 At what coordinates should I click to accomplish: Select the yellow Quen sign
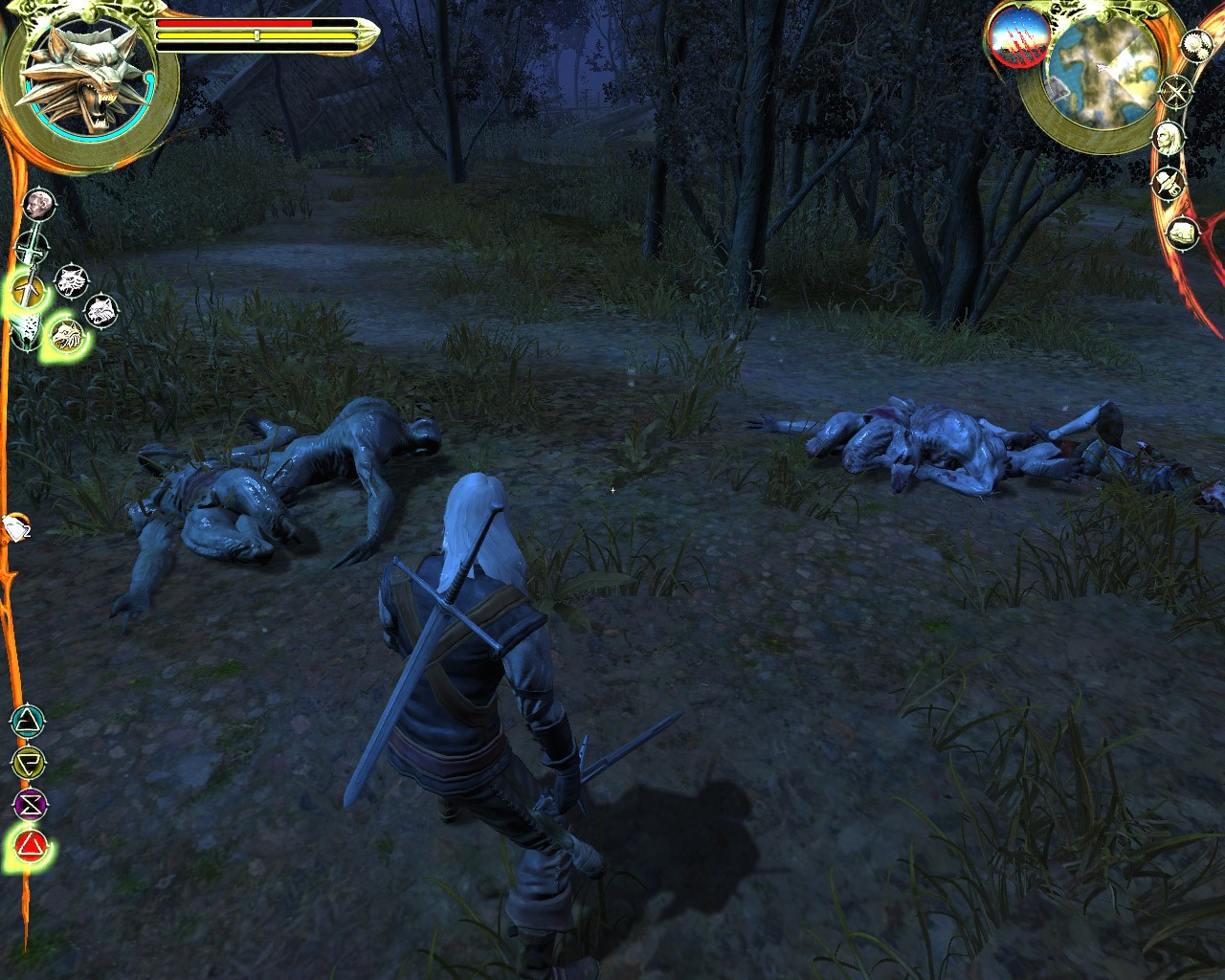pos(30,763)
